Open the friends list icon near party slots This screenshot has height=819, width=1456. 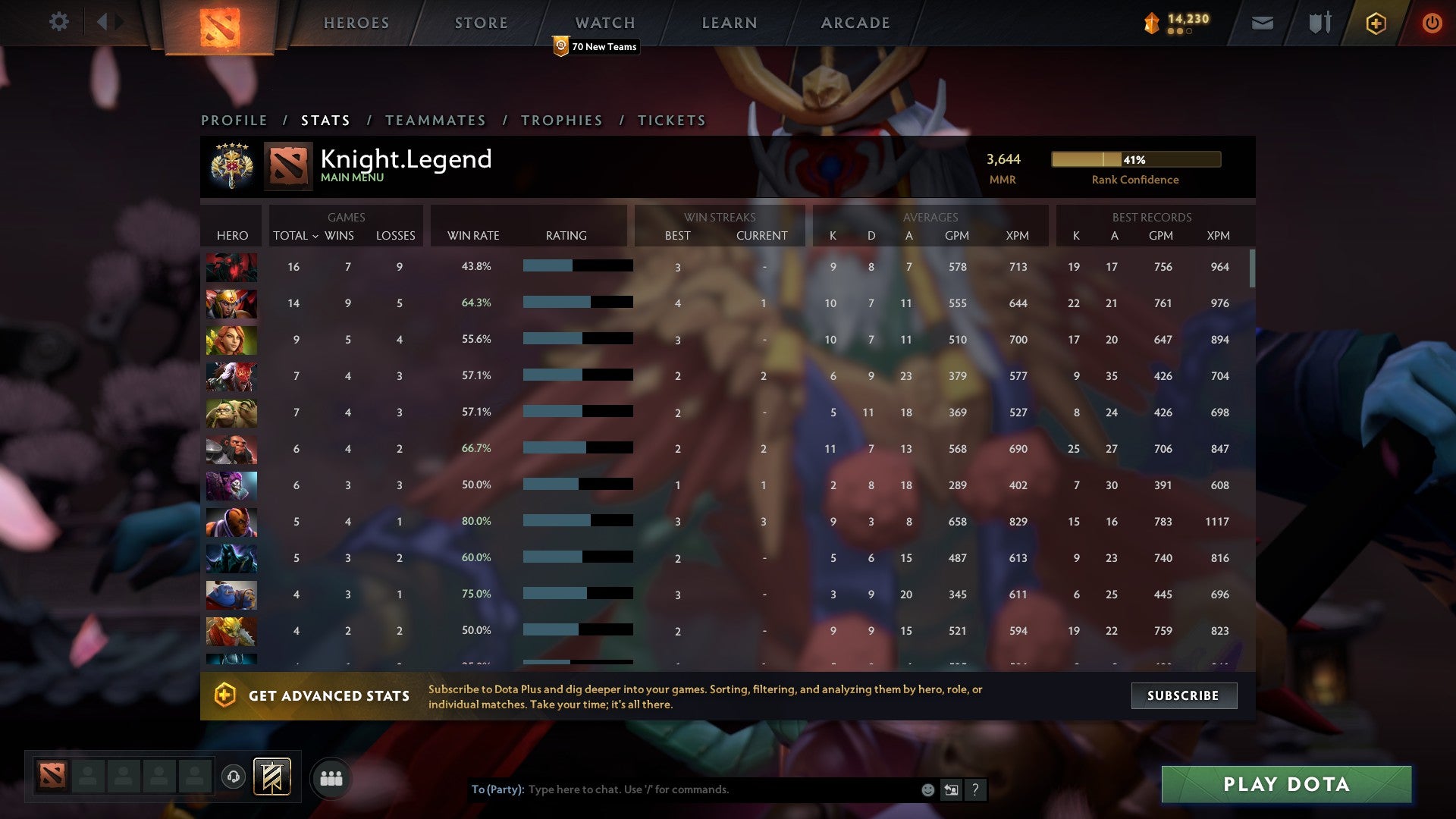point(331,777)
